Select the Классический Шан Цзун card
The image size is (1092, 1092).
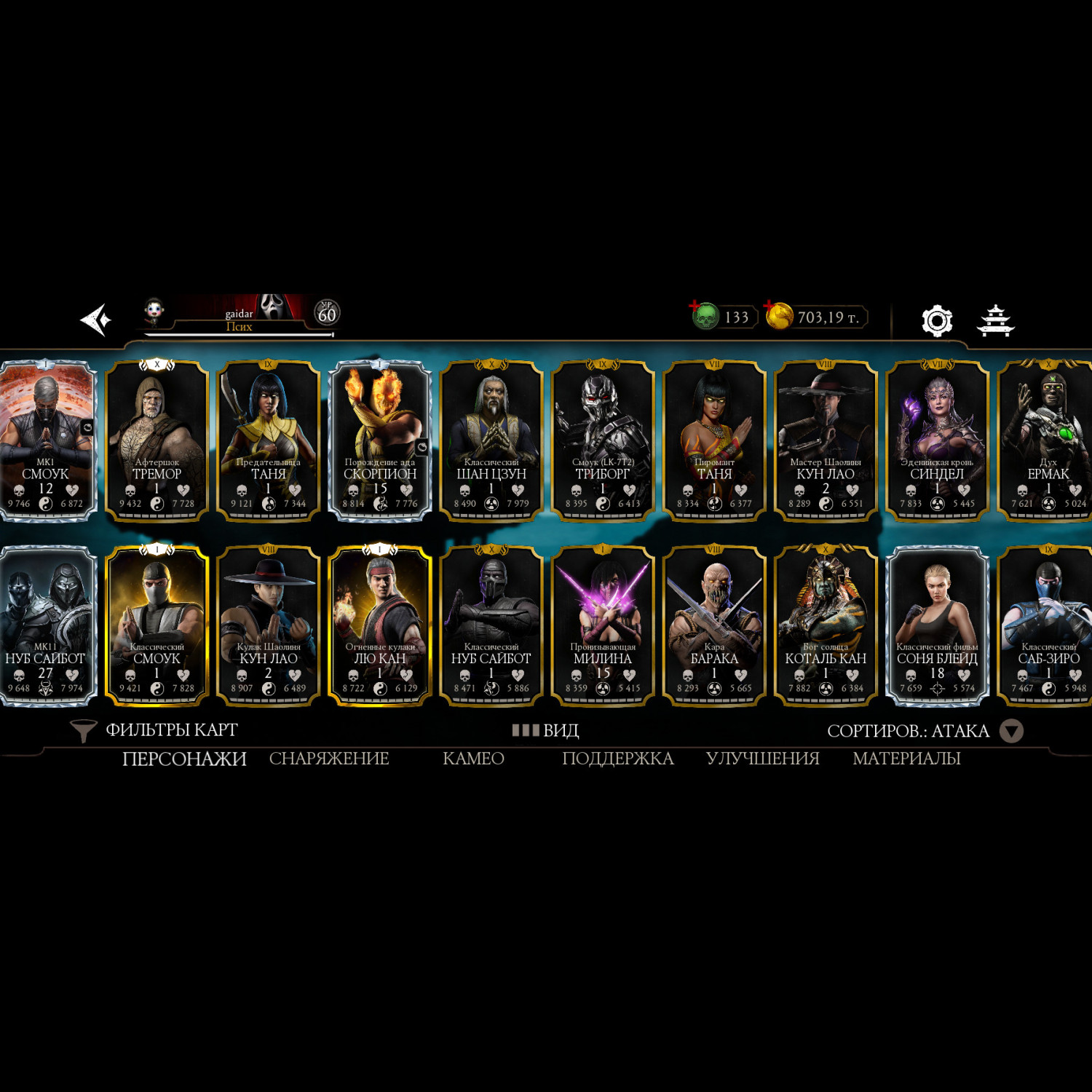click(491, 440)
